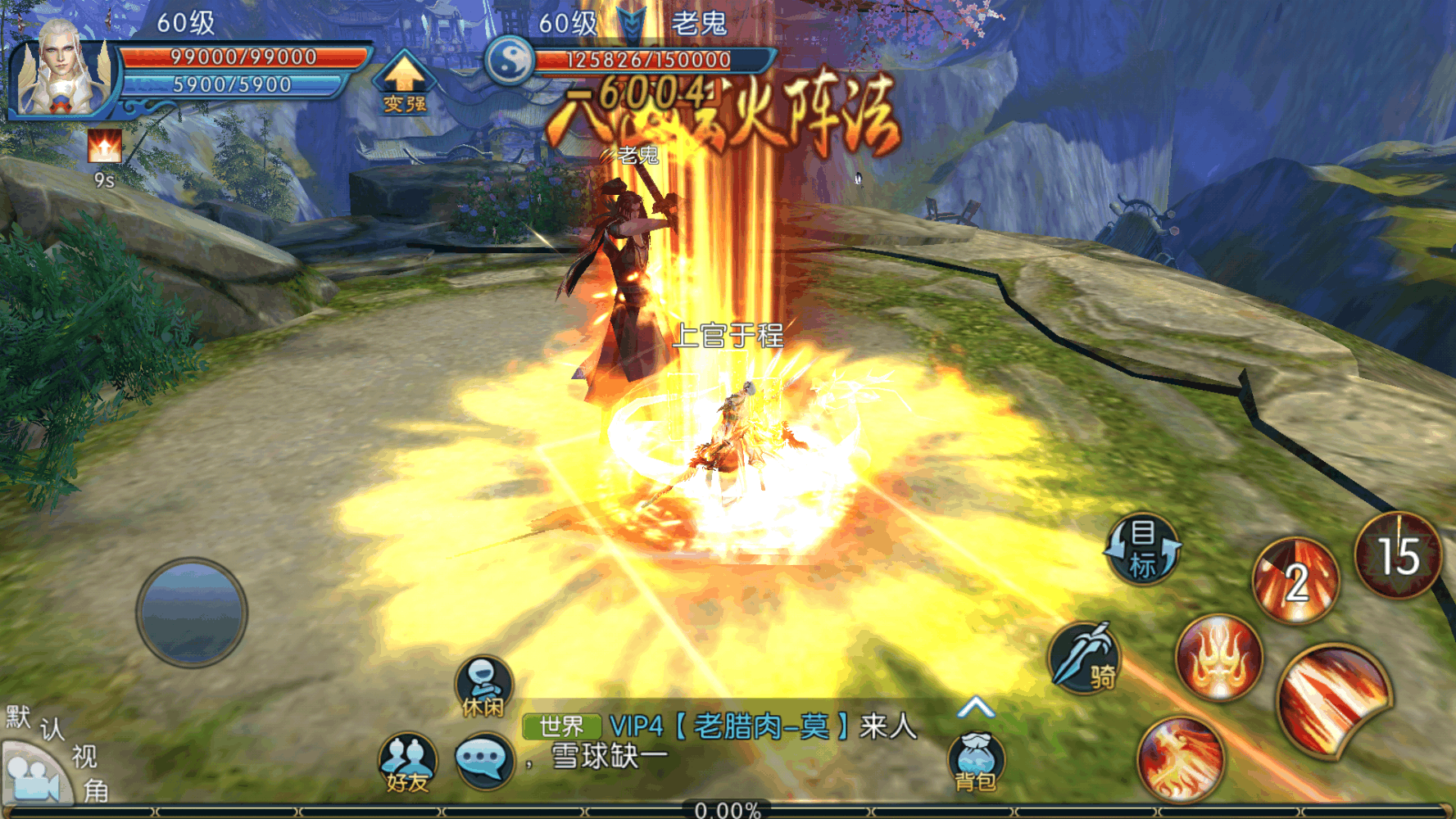This screenshot has width=1456, height=819.
Task: Activate the skill on 2-second cooldown
Action: coord(1295,581)
